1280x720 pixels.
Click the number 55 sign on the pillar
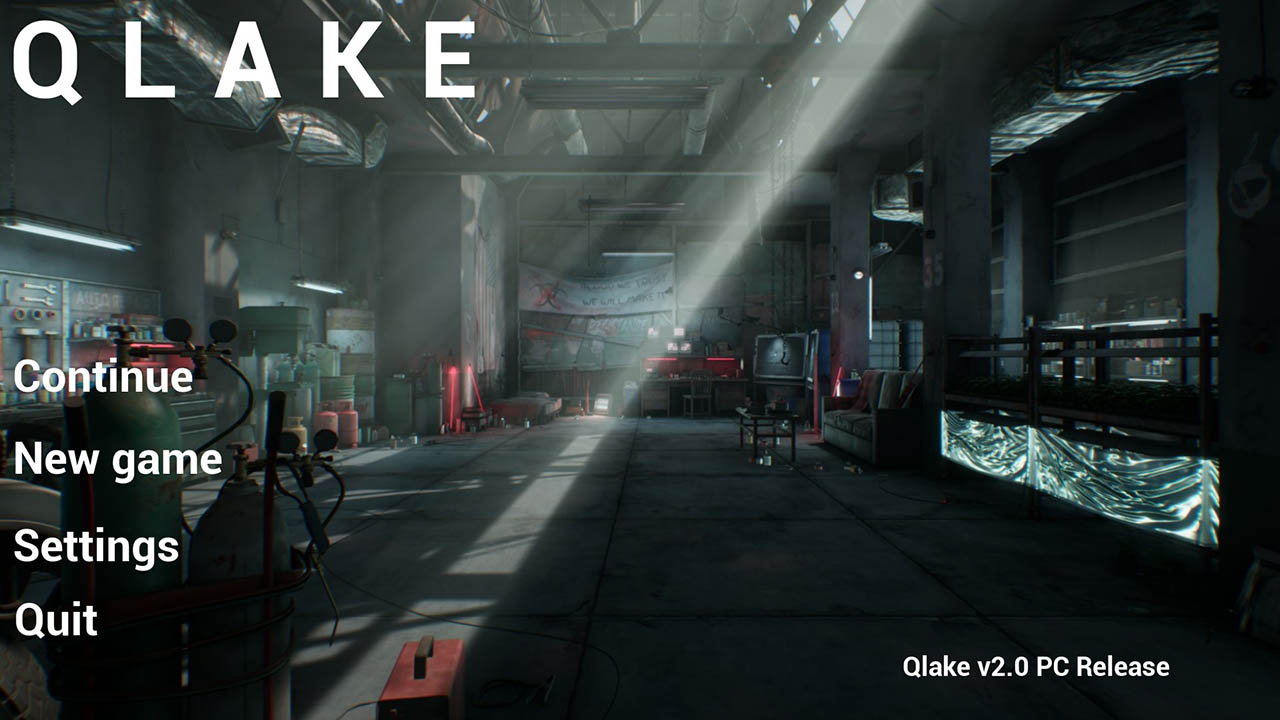coord(933,268)
